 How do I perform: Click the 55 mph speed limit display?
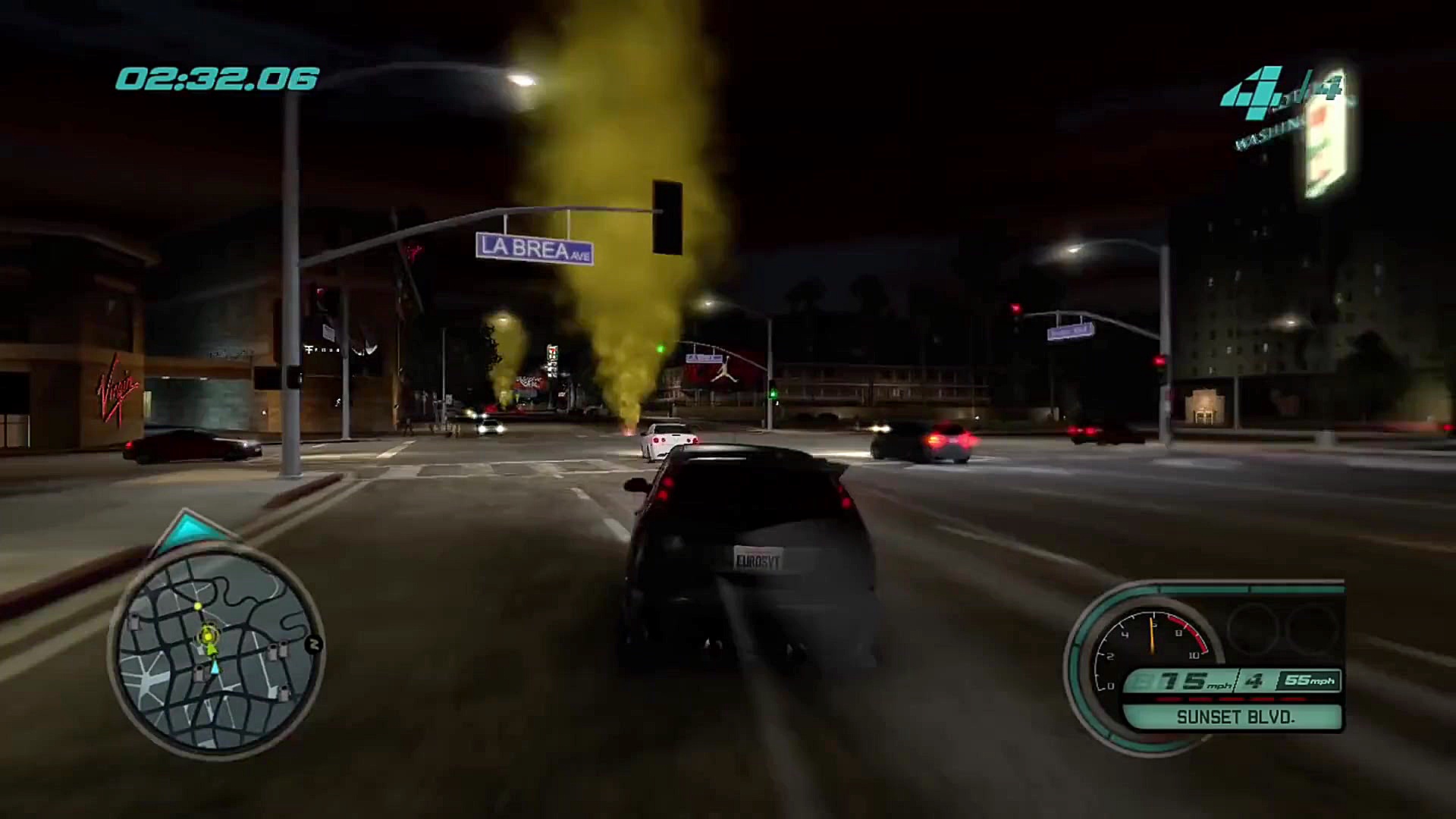click(1310, 682)
